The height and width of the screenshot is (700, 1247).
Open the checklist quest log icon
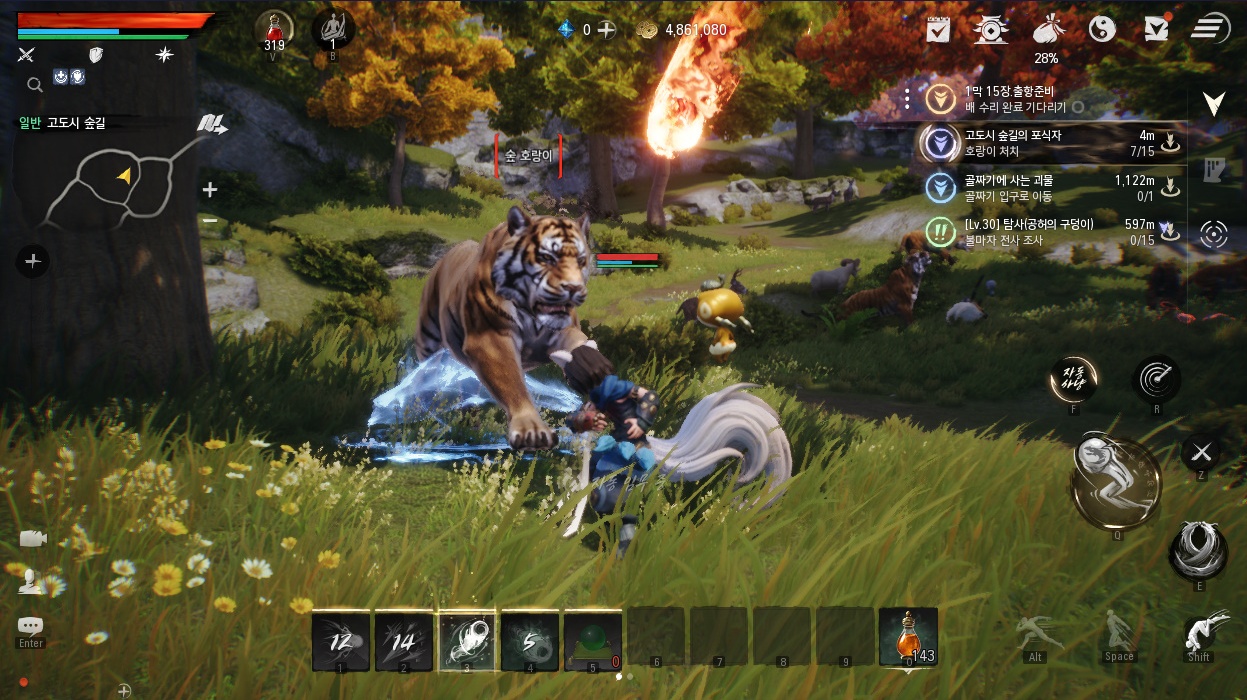pos(938,29)
